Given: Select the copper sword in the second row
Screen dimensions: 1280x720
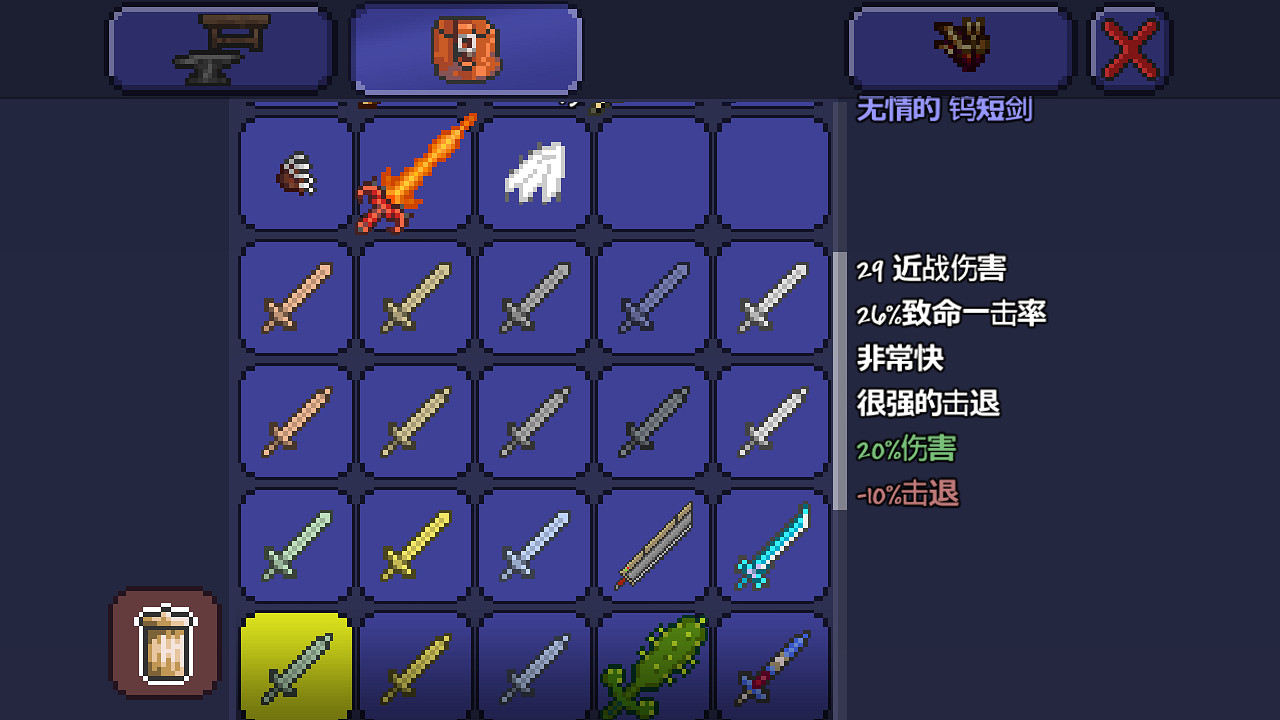Looking at the screenshot, I should click(295, 298).
